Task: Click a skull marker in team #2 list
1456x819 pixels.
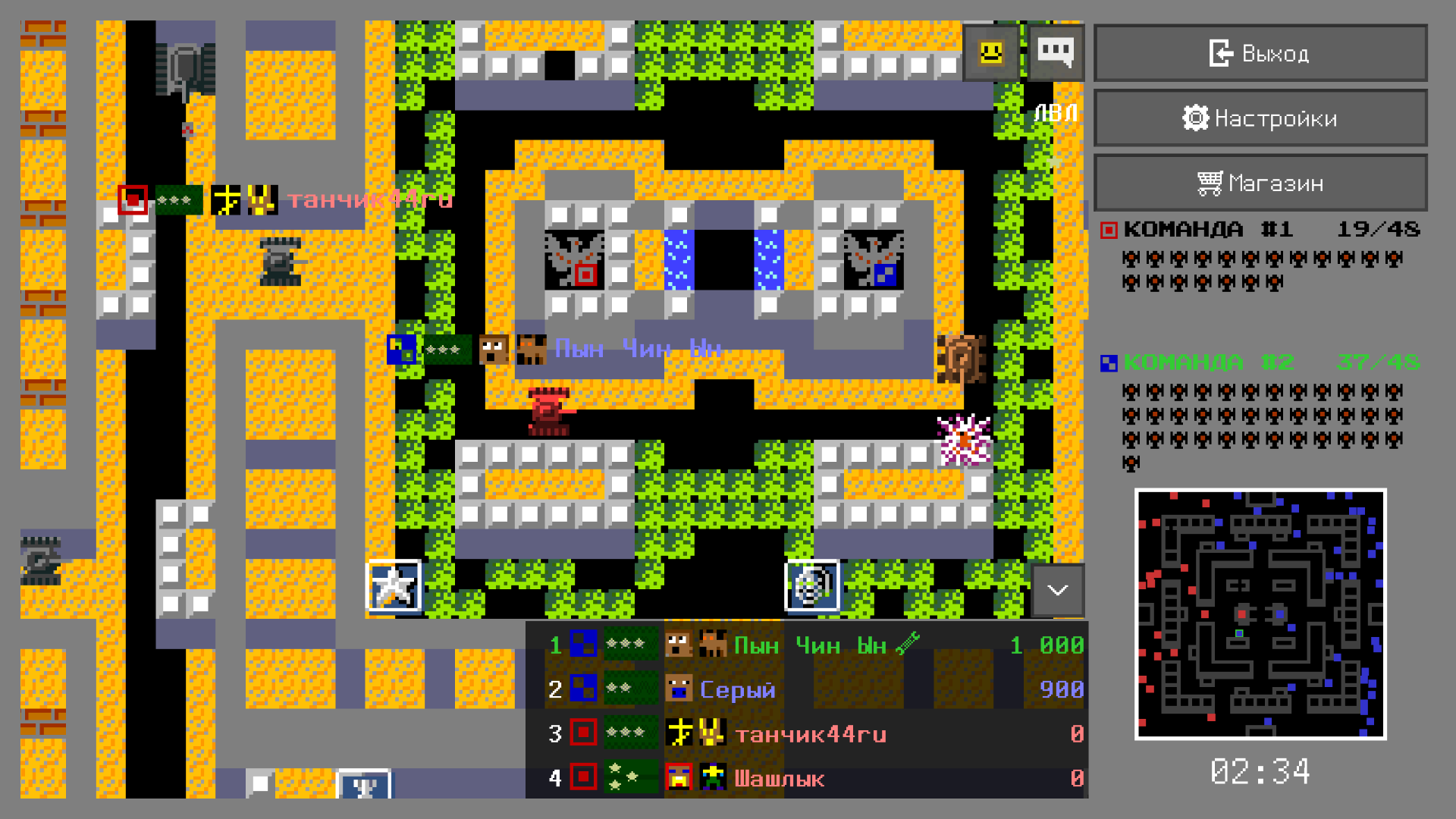Action: click(1131, 394)
